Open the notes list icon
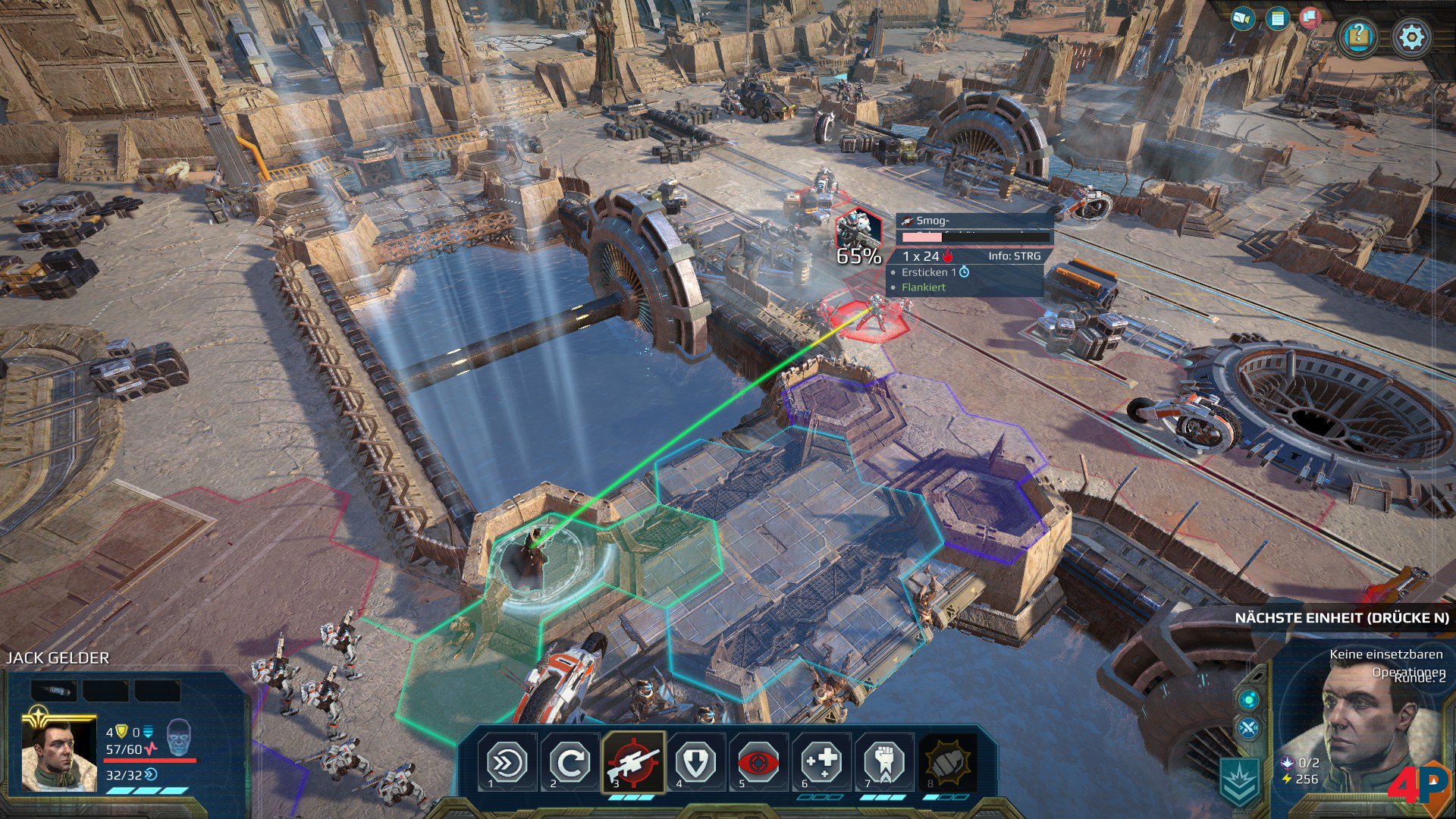 tap(1278, 19)
